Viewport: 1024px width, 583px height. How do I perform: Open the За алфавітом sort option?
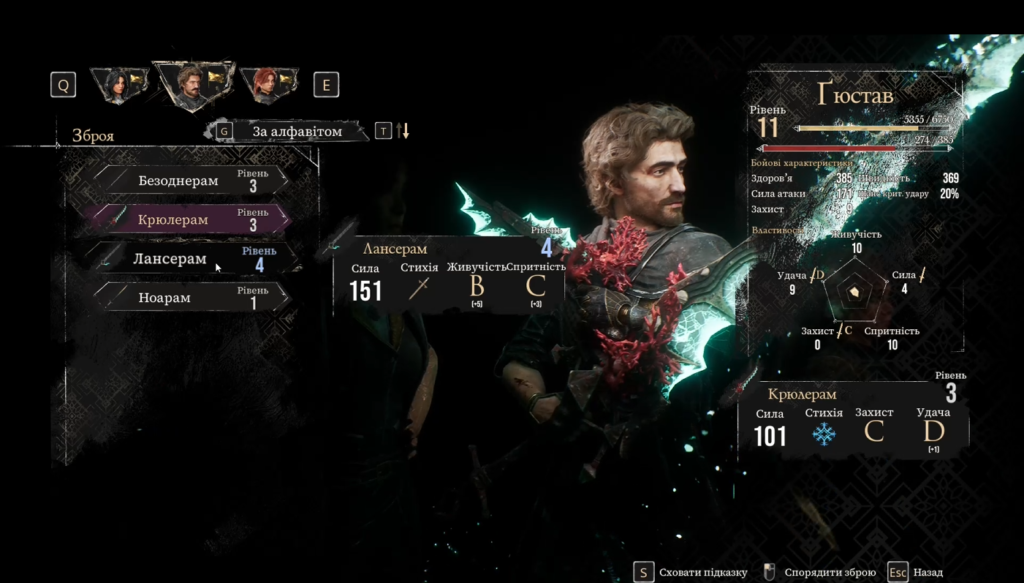tap(296, 131)
